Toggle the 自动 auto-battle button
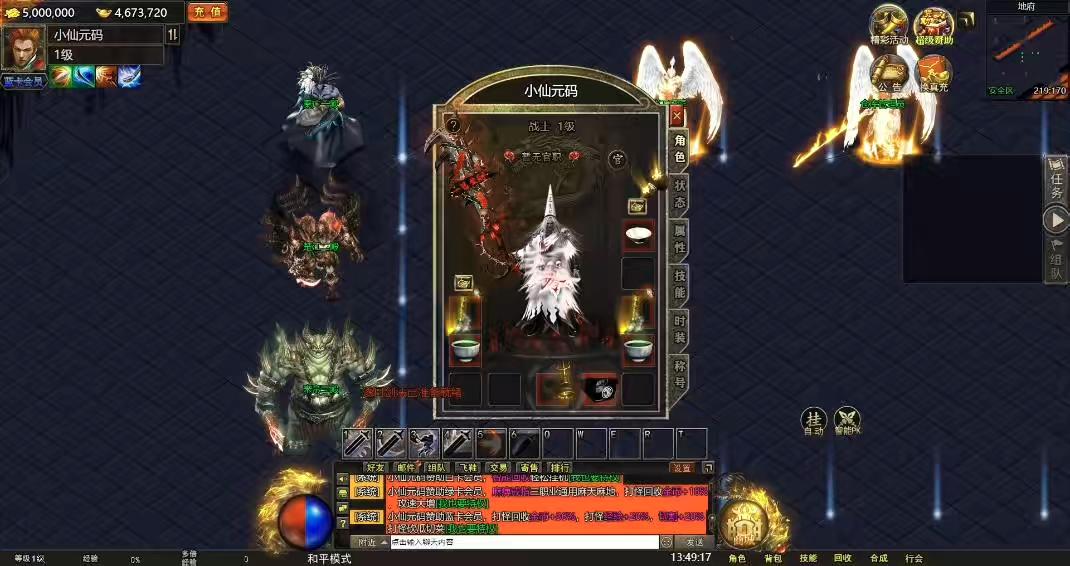Viewport: 1070px width, 566px height. pyautogui.click(x=814, y=421)
